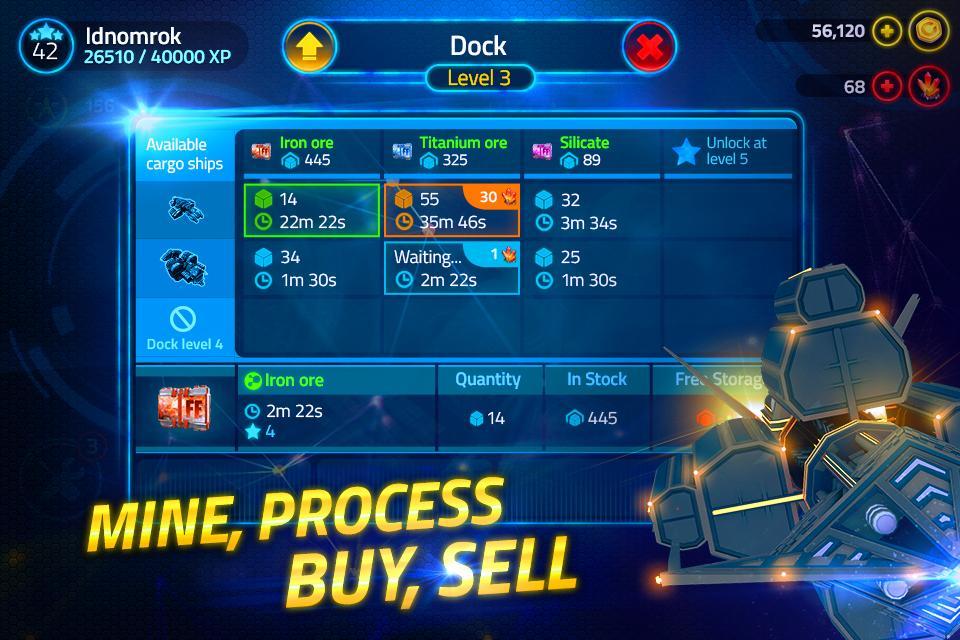Pick the 32 silicate shipment cell

pos(592,211)
